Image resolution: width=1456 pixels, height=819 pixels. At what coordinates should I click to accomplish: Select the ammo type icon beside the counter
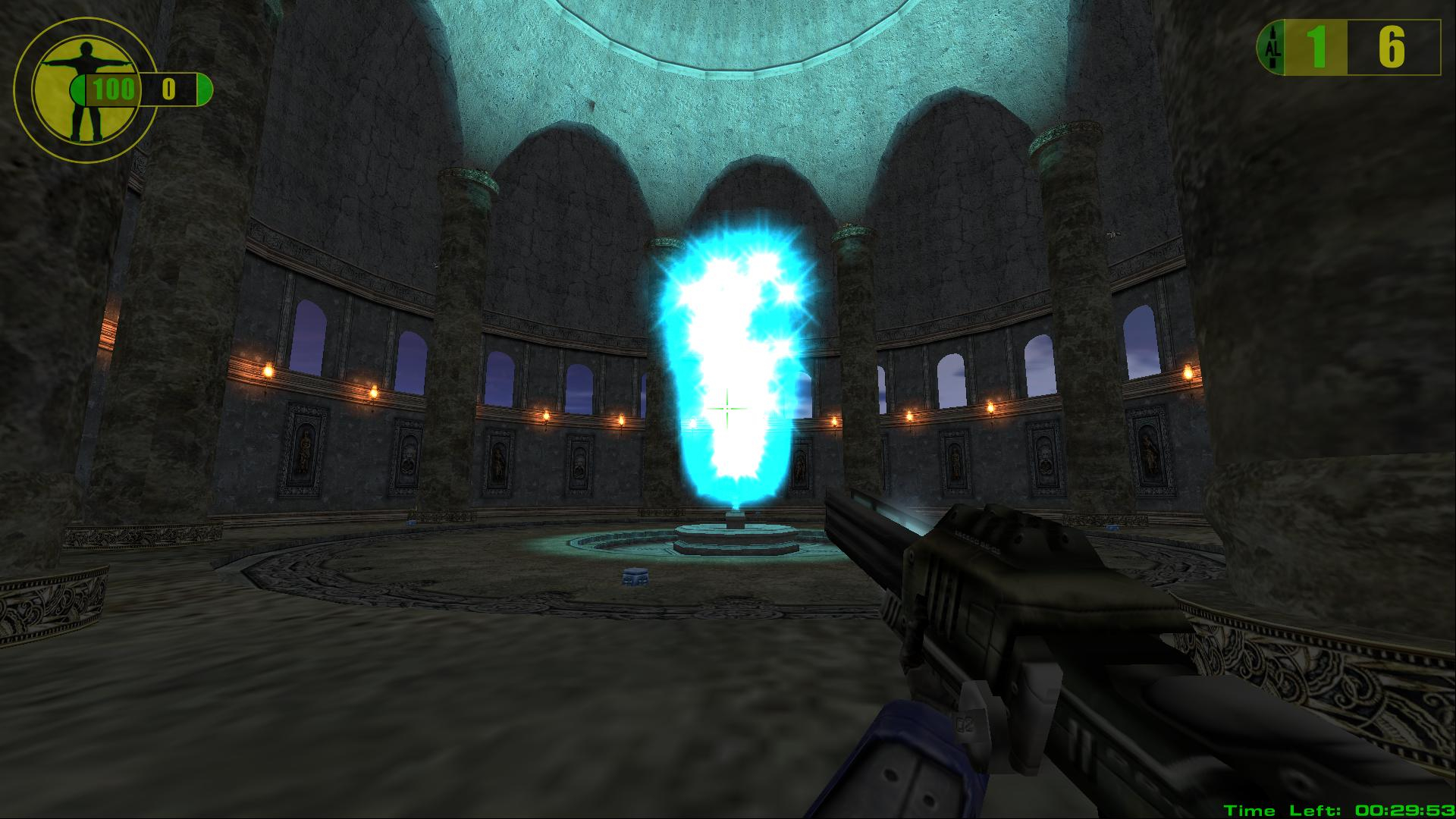1272,49
